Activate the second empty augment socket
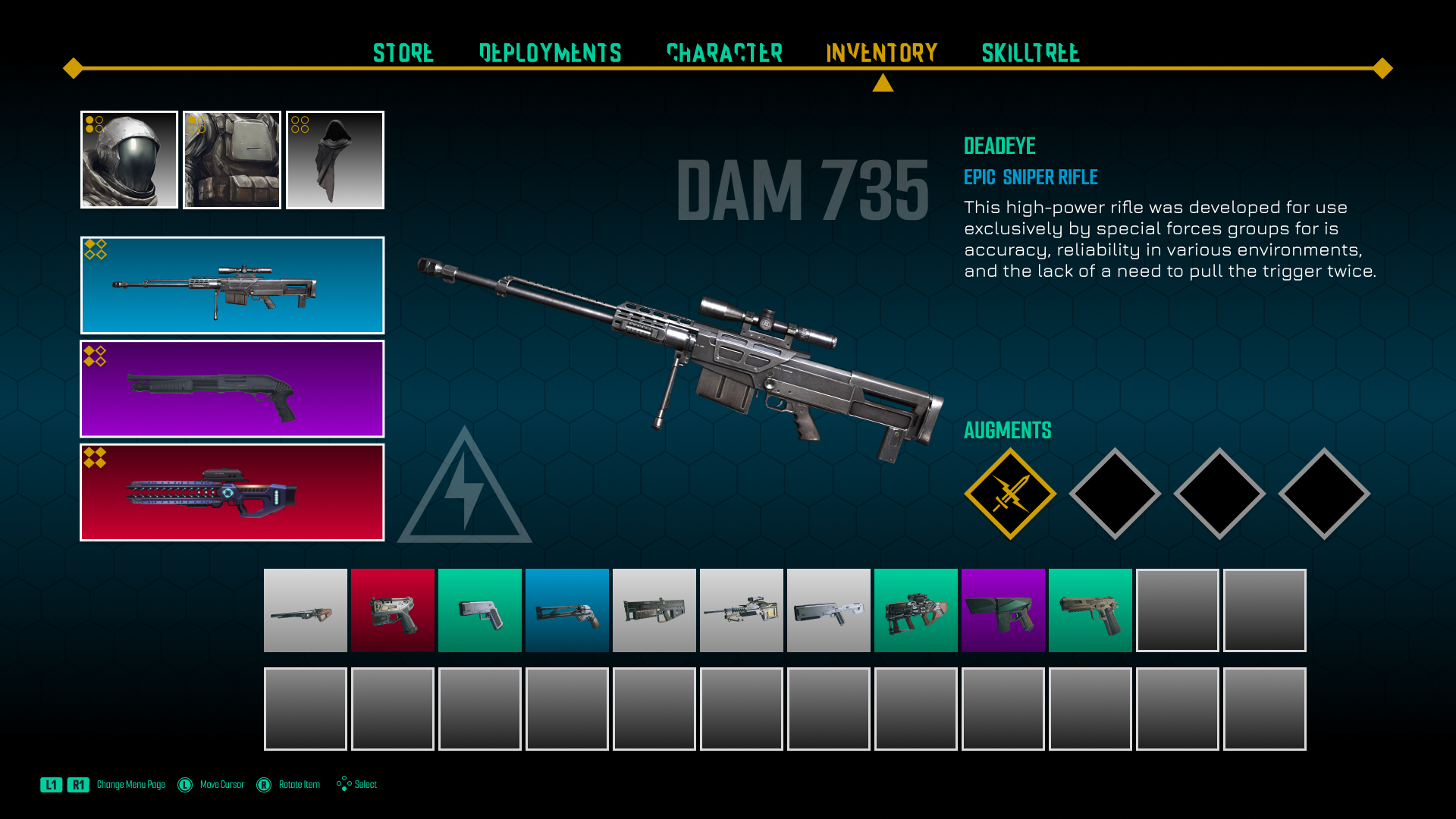The image size is (1456, 819). coord(1114,493)
